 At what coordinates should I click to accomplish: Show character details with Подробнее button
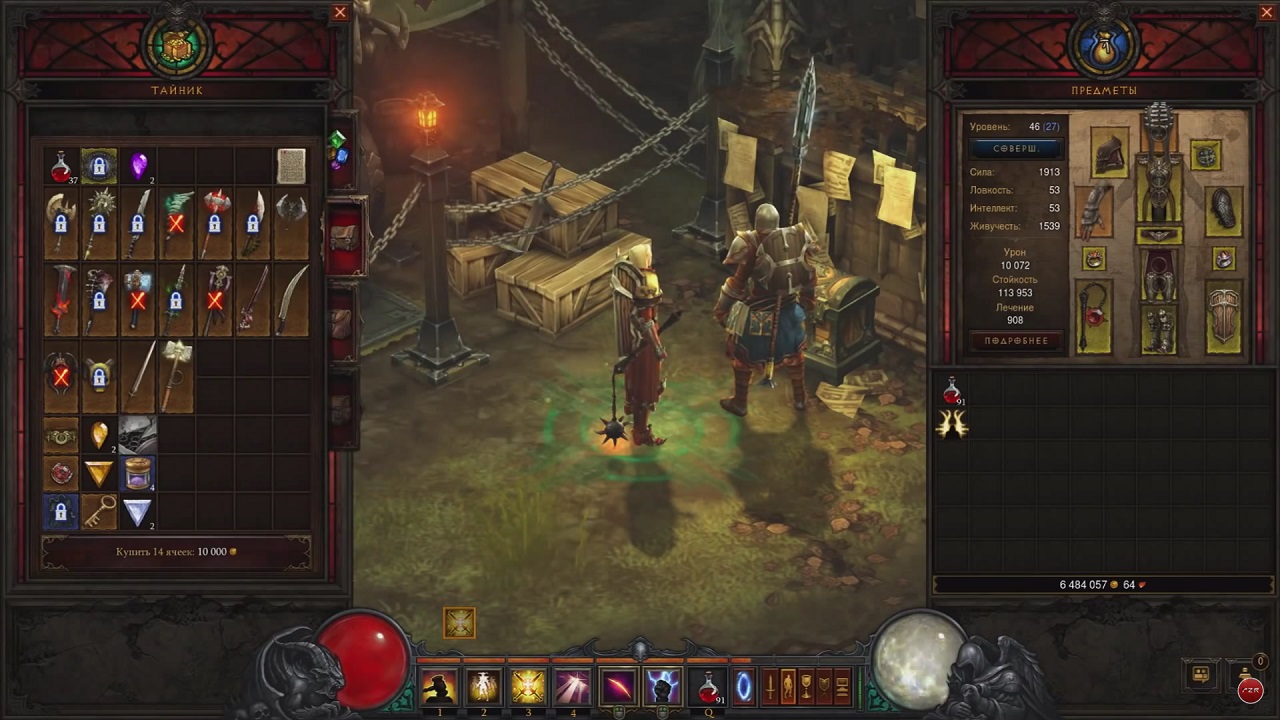1015,341
